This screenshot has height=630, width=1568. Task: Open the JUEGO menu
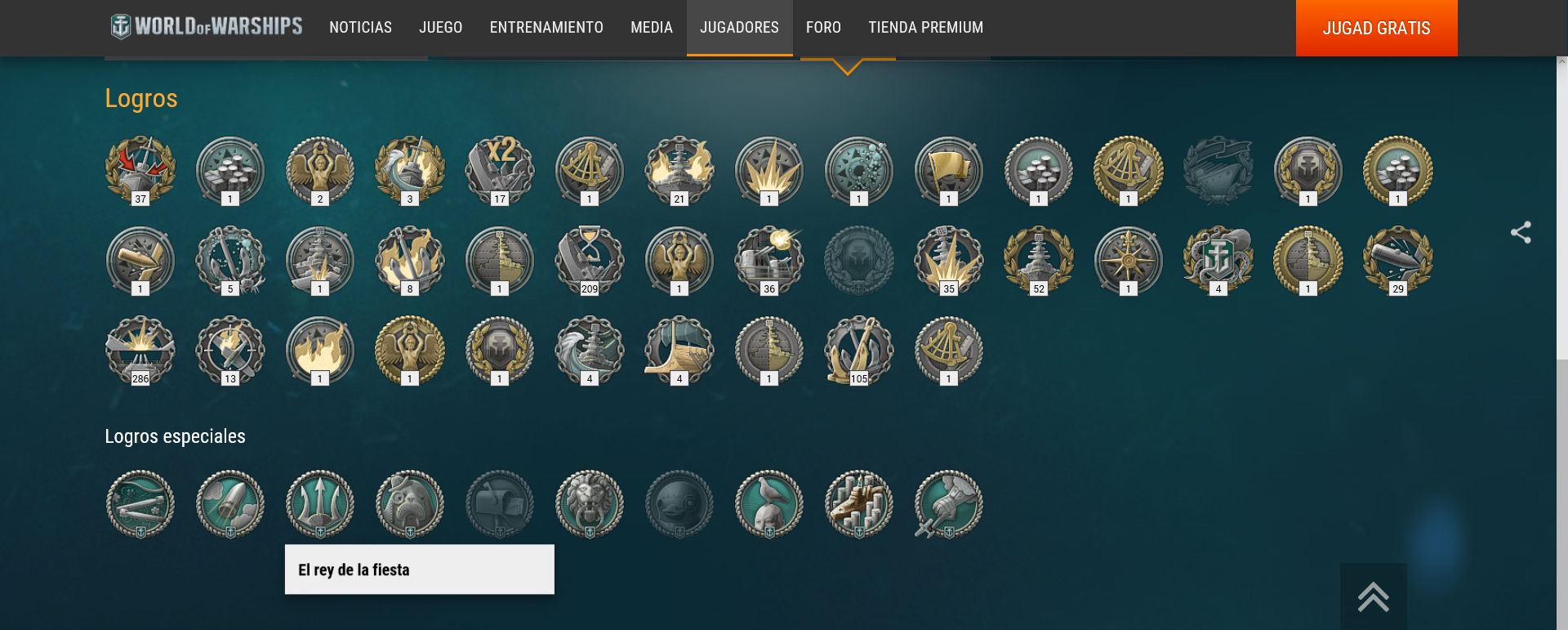[x=440, y=28]
